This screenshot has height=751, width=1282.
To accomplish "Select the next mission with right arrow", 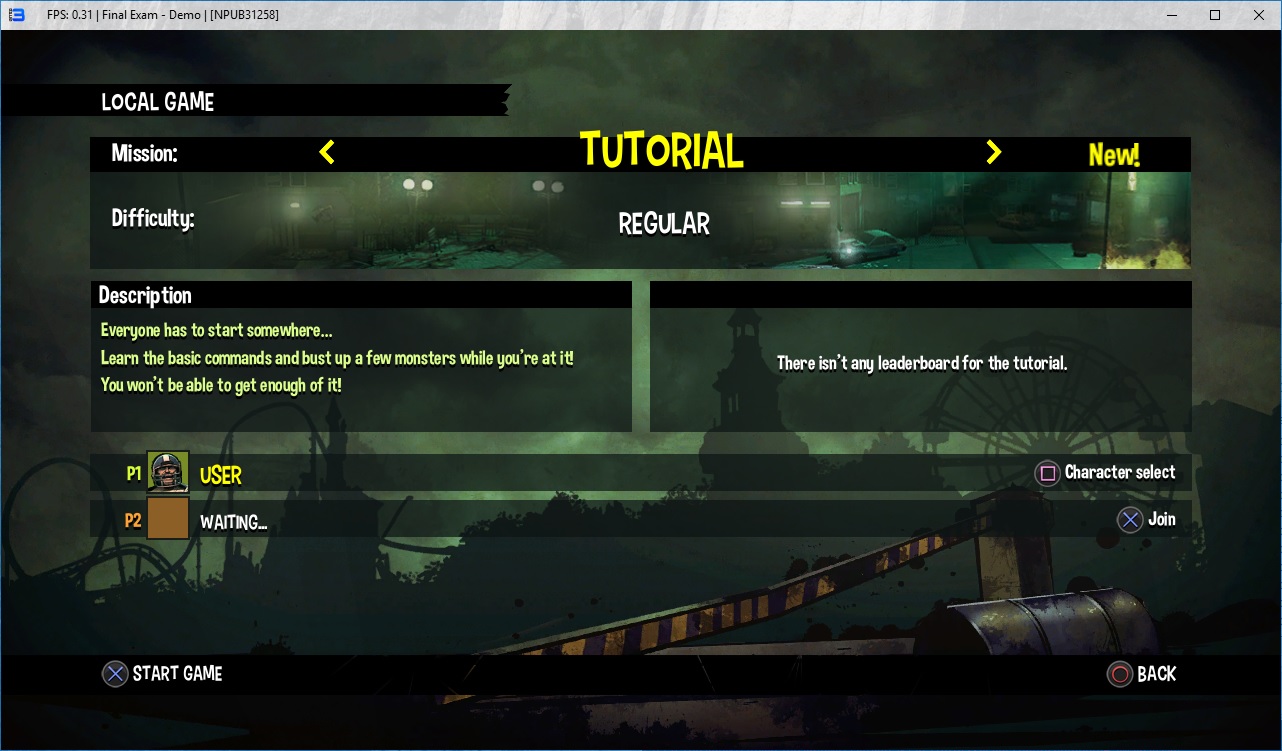I will click(x=993, y=152).
